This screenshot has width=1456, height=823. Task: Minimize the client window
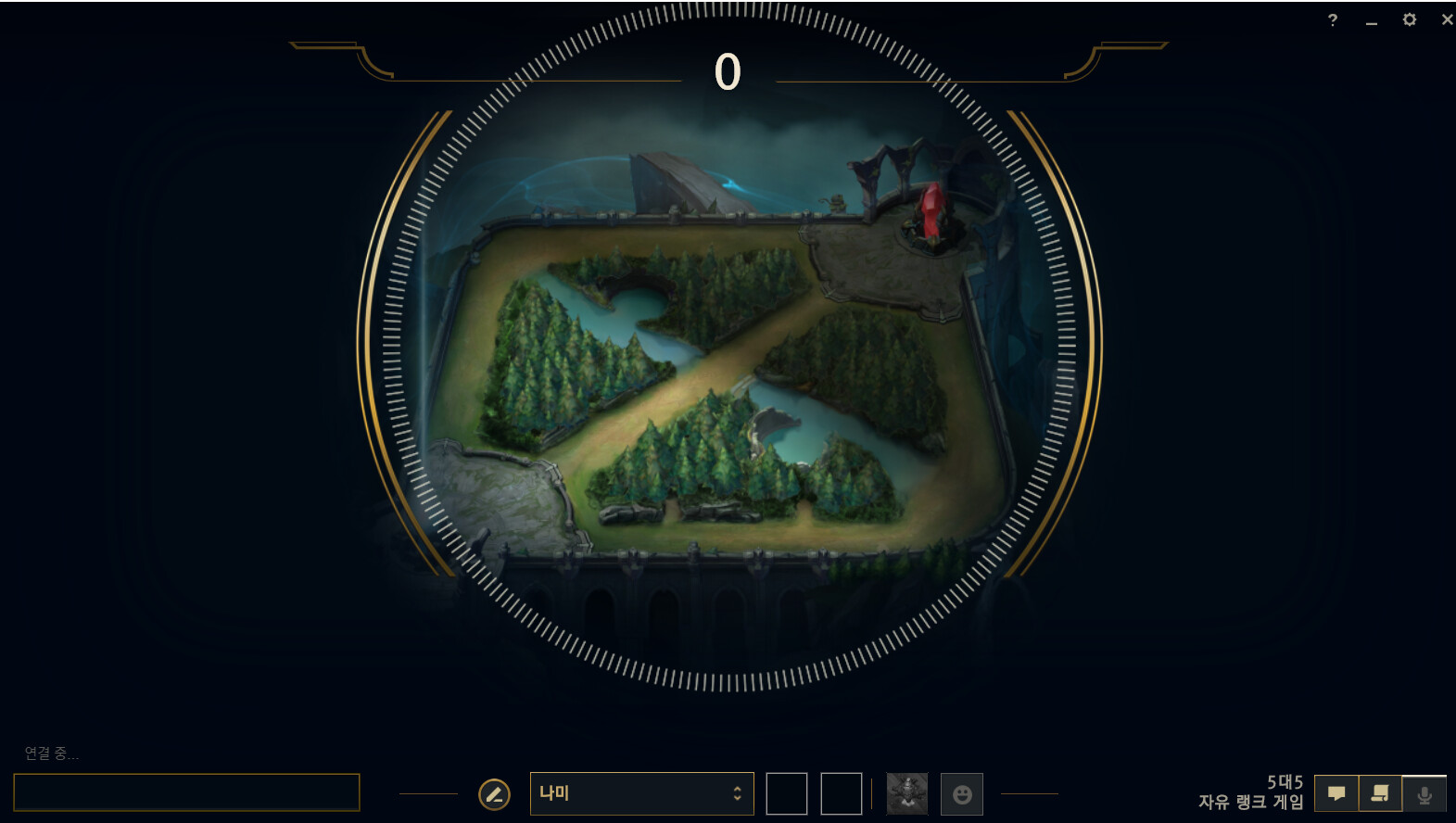1372,20
